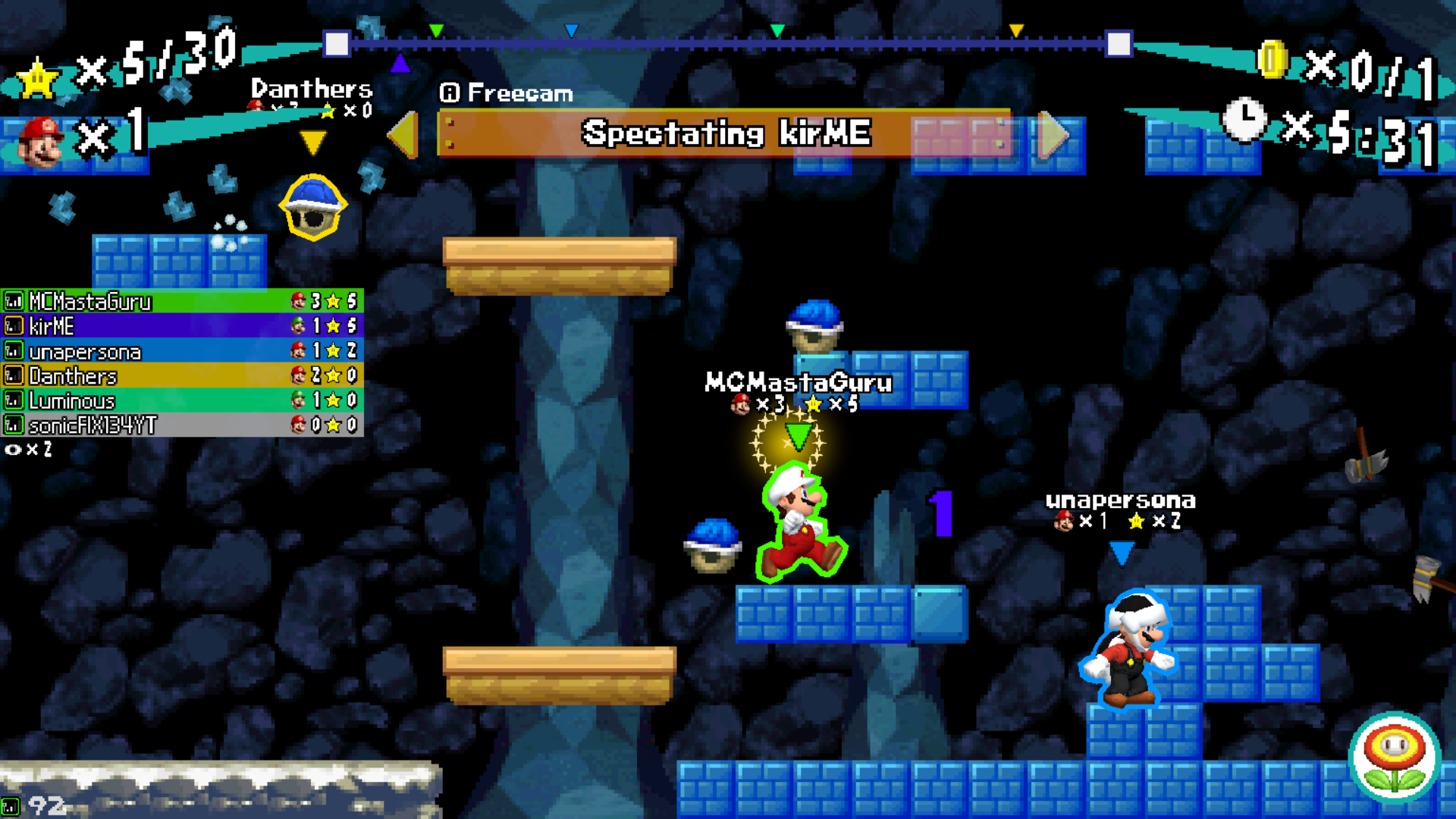Click the Fire Flower reserve item icon
This screenshot has height=819, width=1456.
click(x=1394, y=757)
